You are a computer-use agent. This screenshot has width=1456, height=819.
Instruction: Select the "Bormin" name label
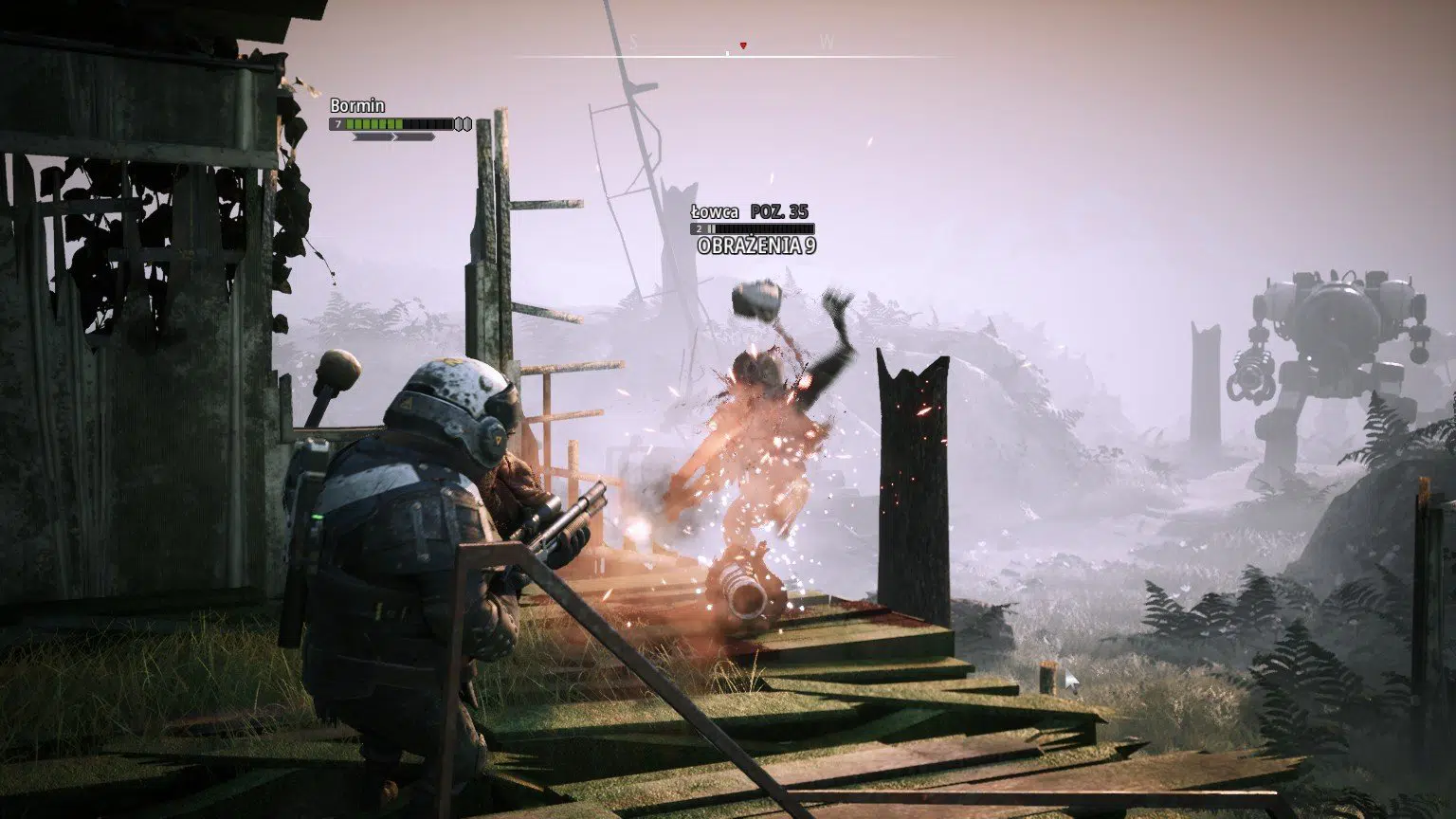[x=358, y=106]
